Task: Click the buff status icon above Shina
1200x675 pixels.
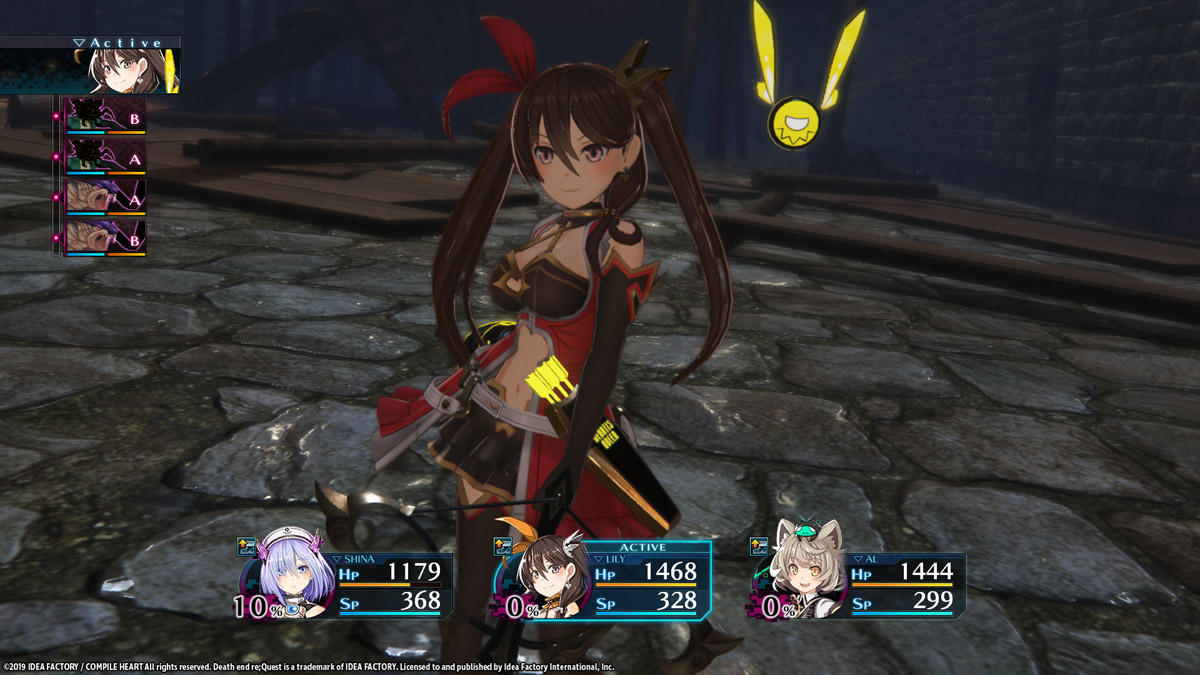Action: coord(247,546)
